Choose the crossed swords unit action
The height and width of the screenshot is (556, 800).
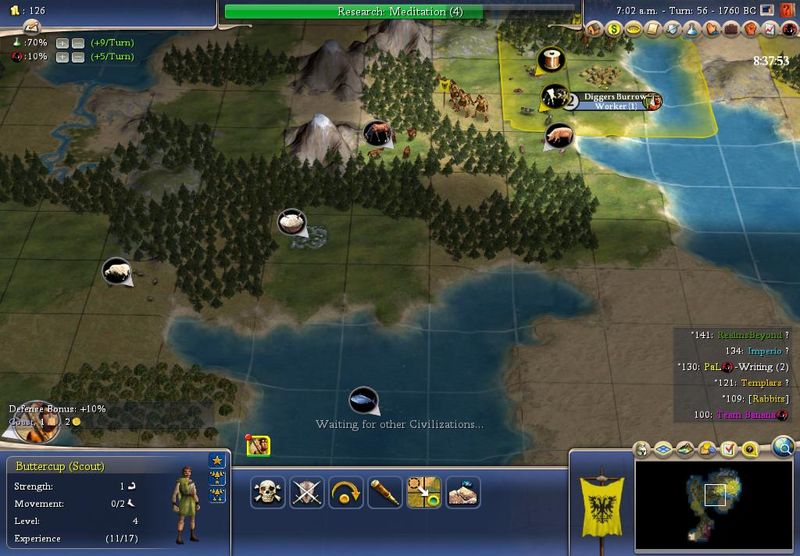pyautogui.click(x=306, y=492)
